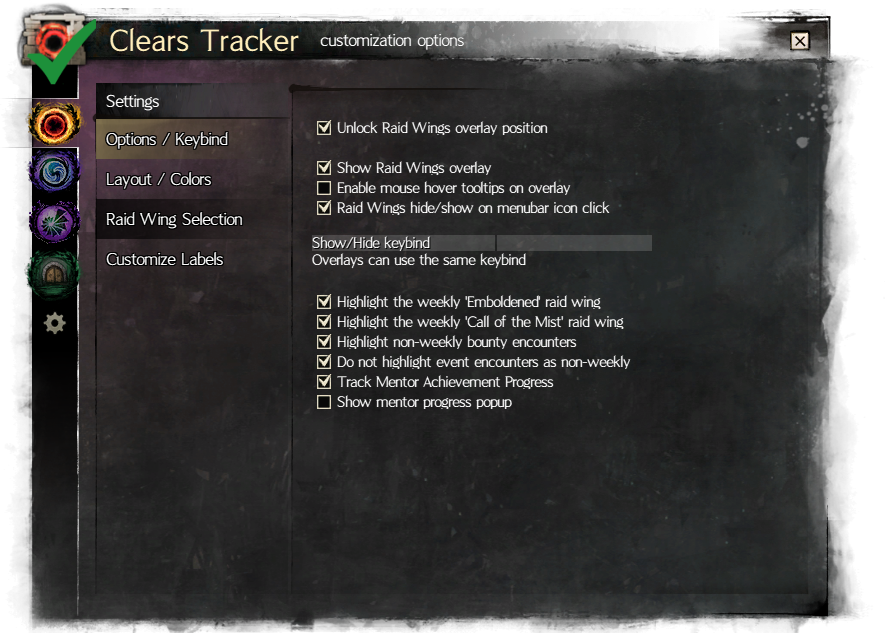This screenshot has width=885, height=633.
Task: Close the Clears Tracker window
Action: [x=799, y=41]
